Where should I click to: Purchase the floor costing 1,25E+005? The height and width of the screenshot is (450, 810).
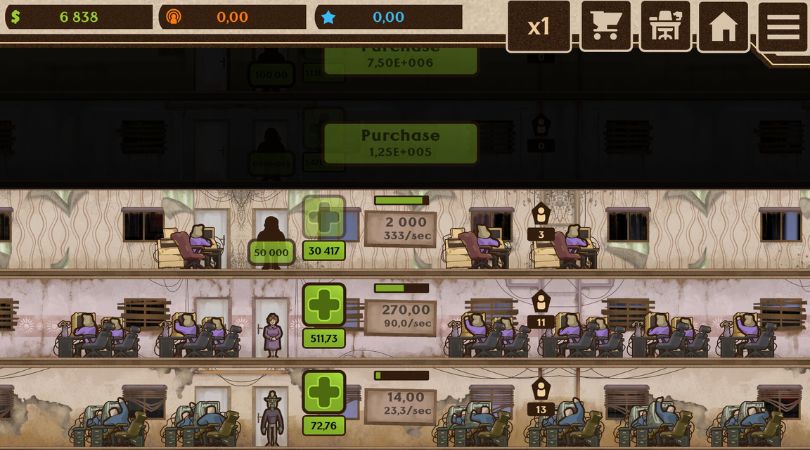400,143
